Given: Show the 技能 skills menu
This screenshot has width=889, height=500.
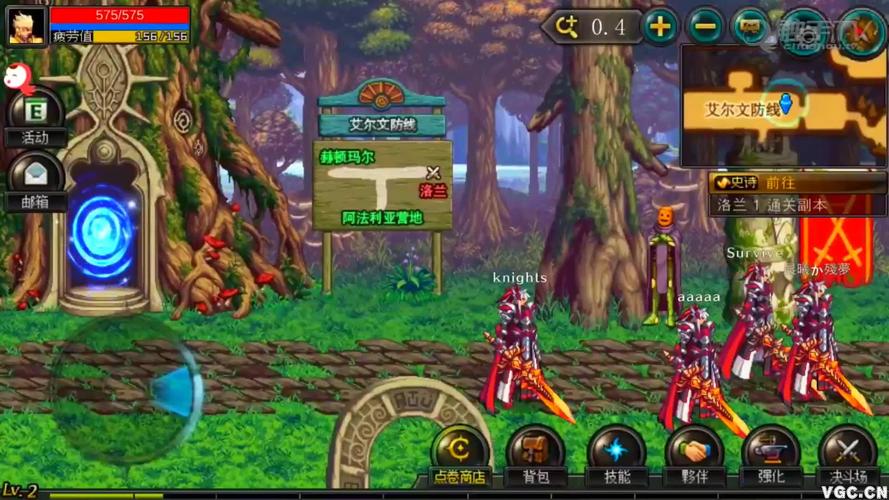Looking at the screenshot, I should [616, 457].
